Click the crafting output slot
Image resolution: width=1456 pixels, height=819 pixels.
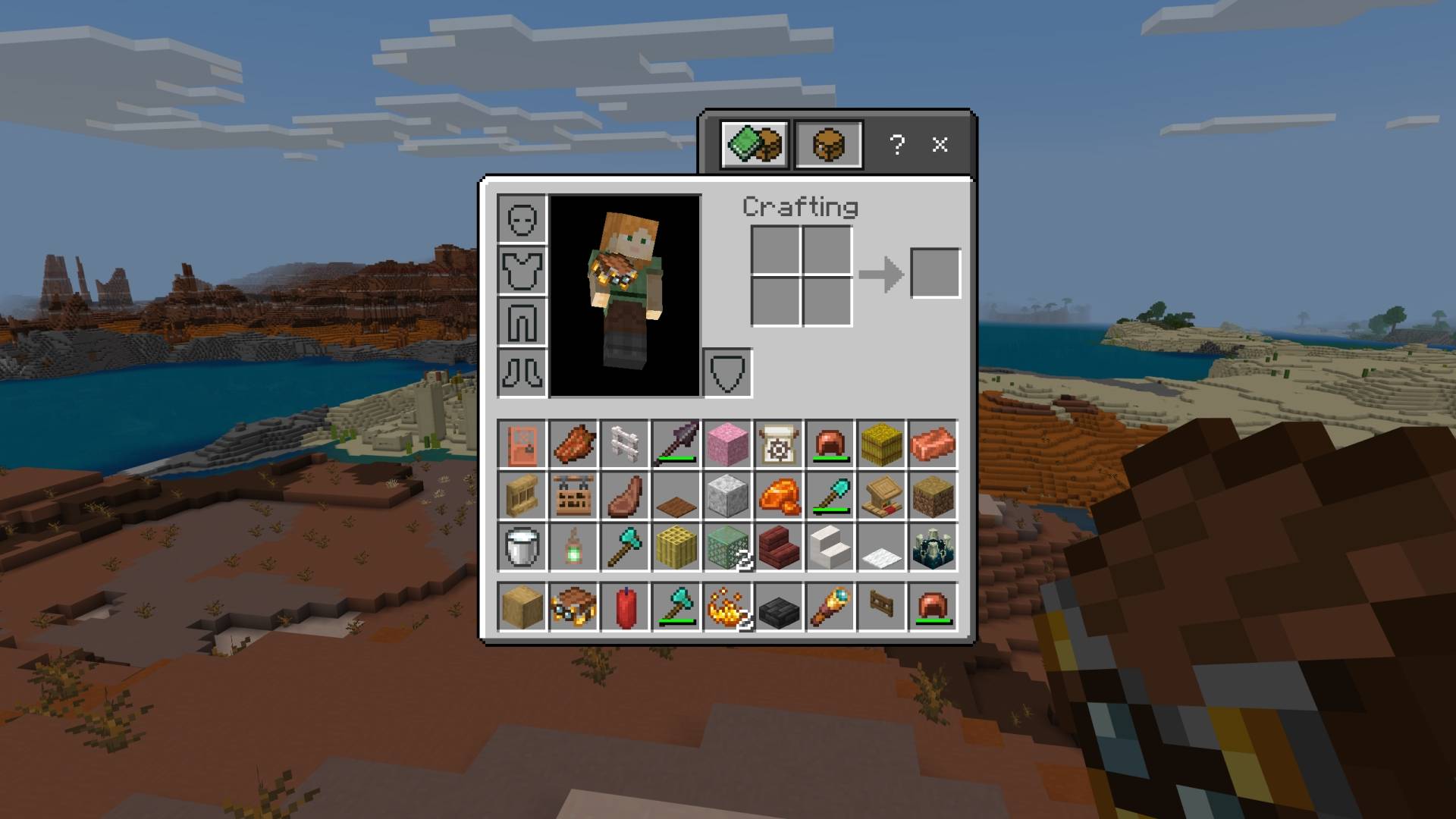[936, 271]
